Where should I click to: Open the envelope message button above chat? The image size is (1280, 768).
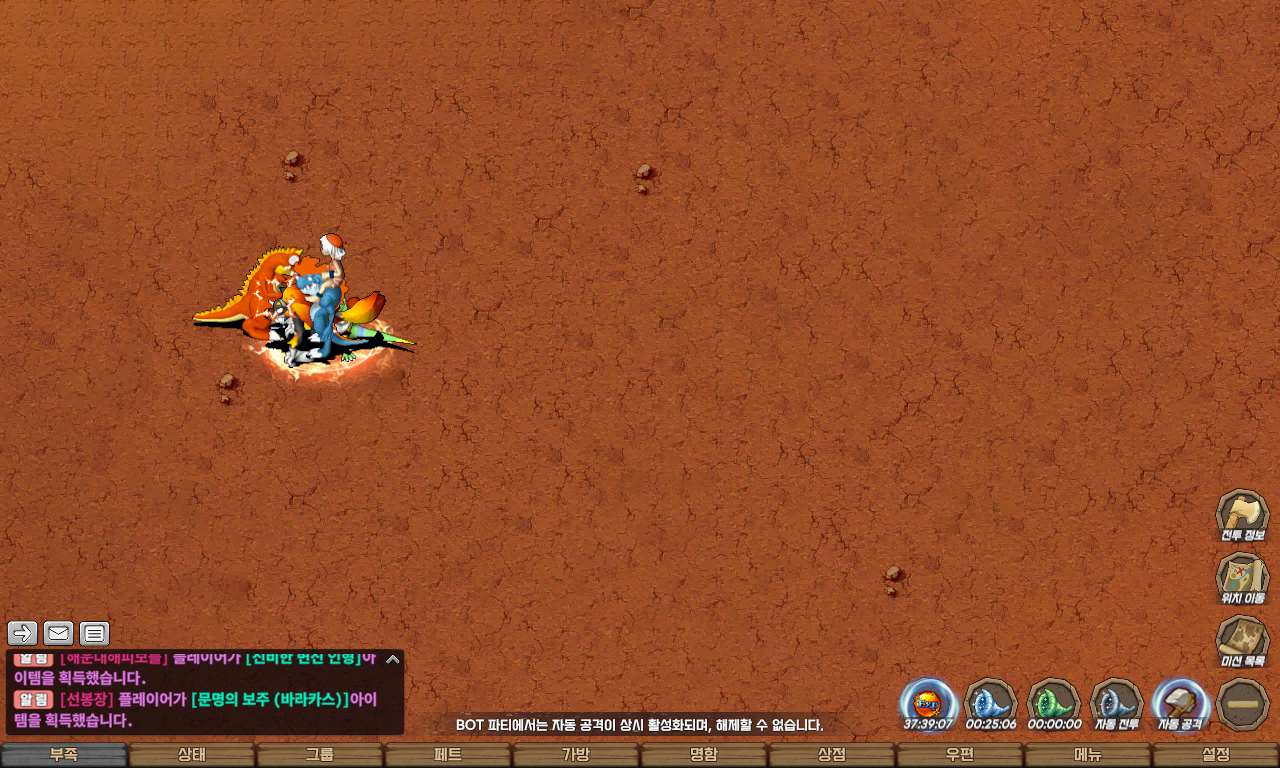coord(58,633)
